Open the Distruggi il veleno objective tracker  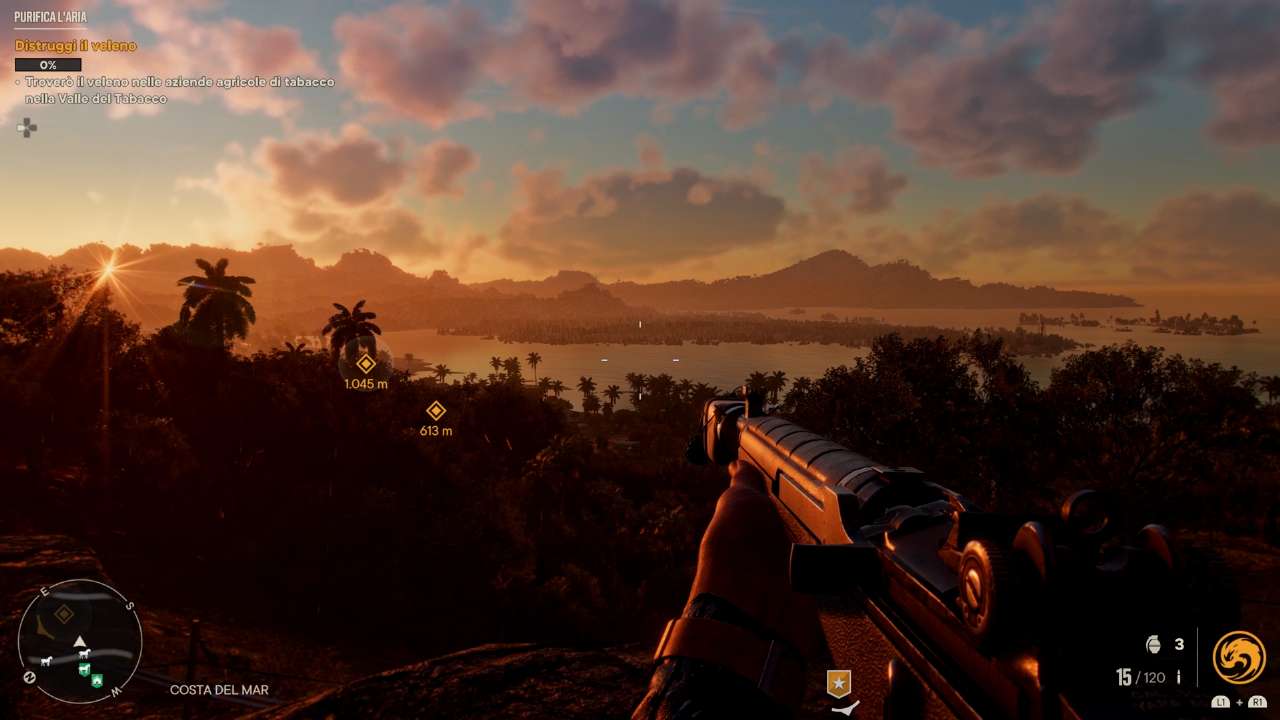pos(76,46)
